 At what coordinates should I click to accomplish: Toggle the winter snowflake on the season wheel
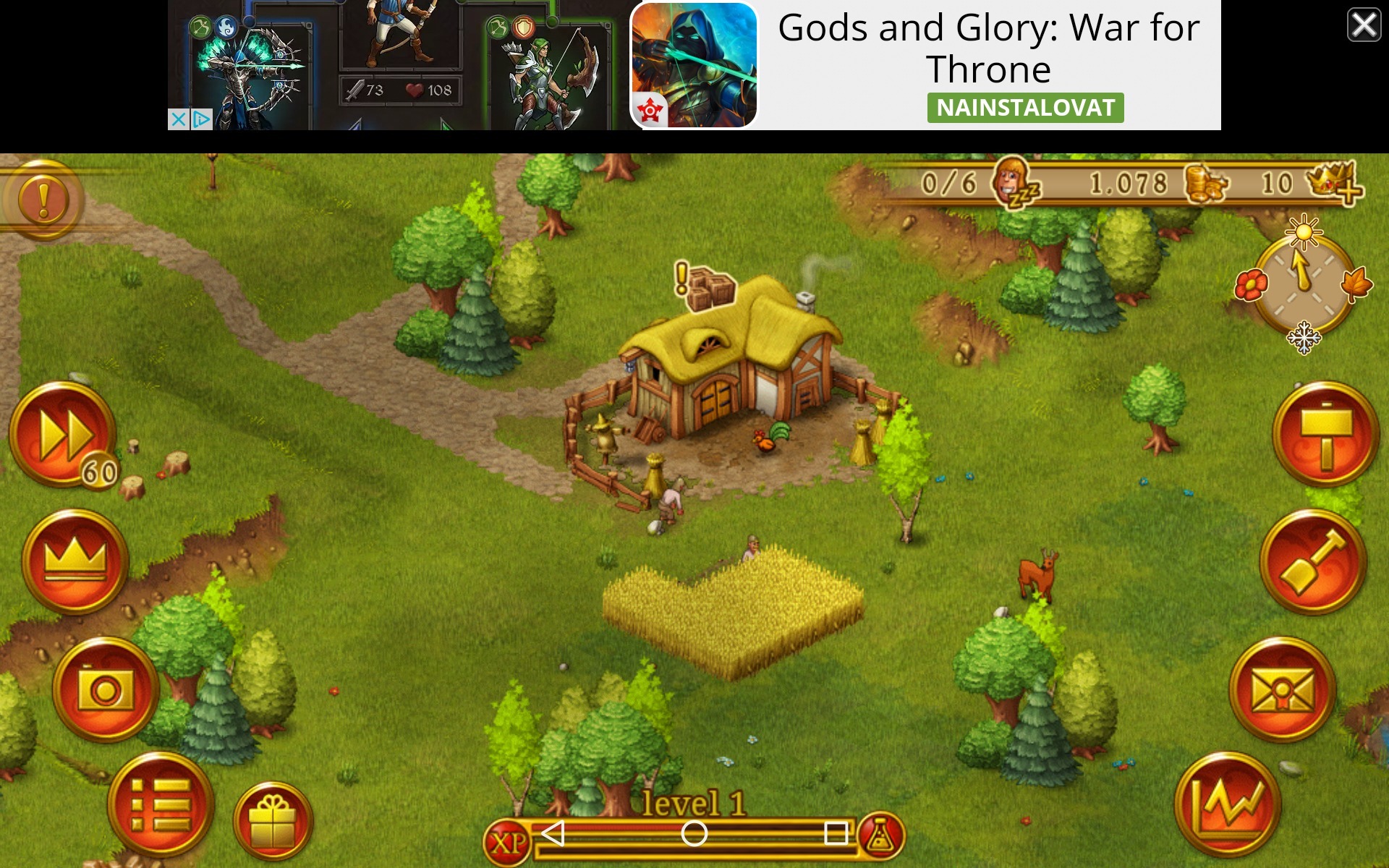pos(1304,338)
